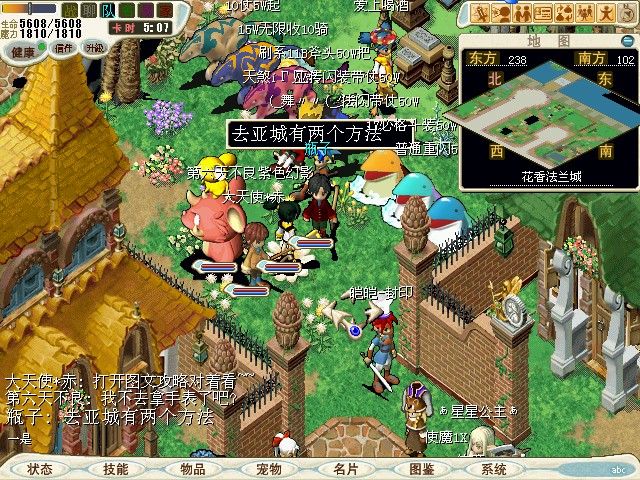
Task: Open the 技能 skills menu
Action: [x=116, y=468]
